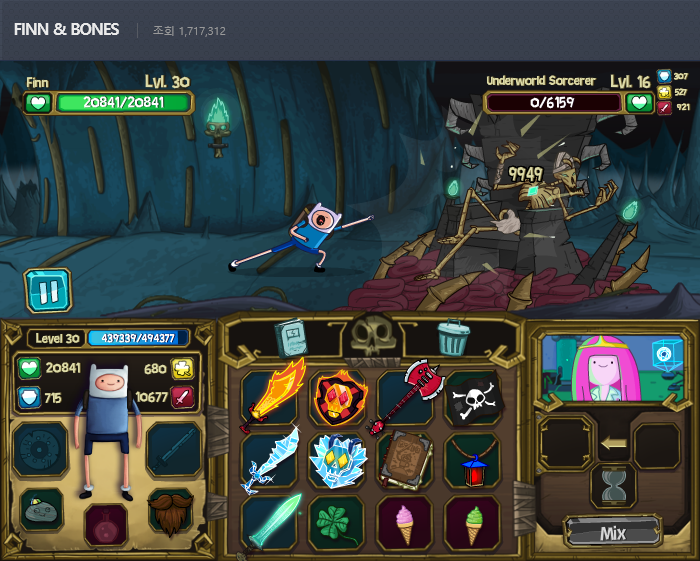This screenshot has height=561, width=700.
Task: Click the FINN & BONES page title
Action: pyautogui.click(x=66, y=30)
